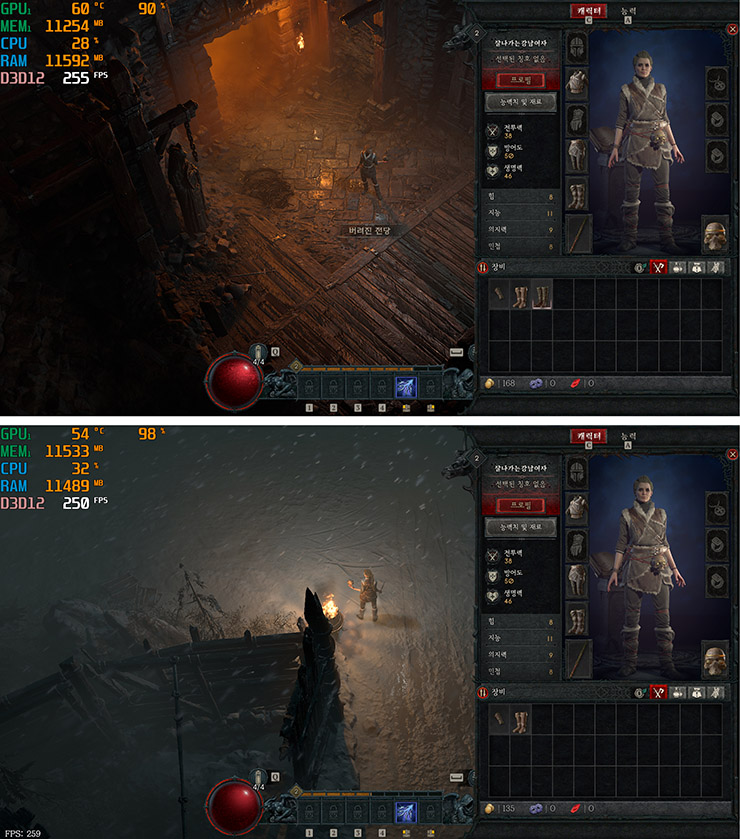
Task: Pick the bracer item in the snowy screenshot's inventory
Action: (499, 719)
